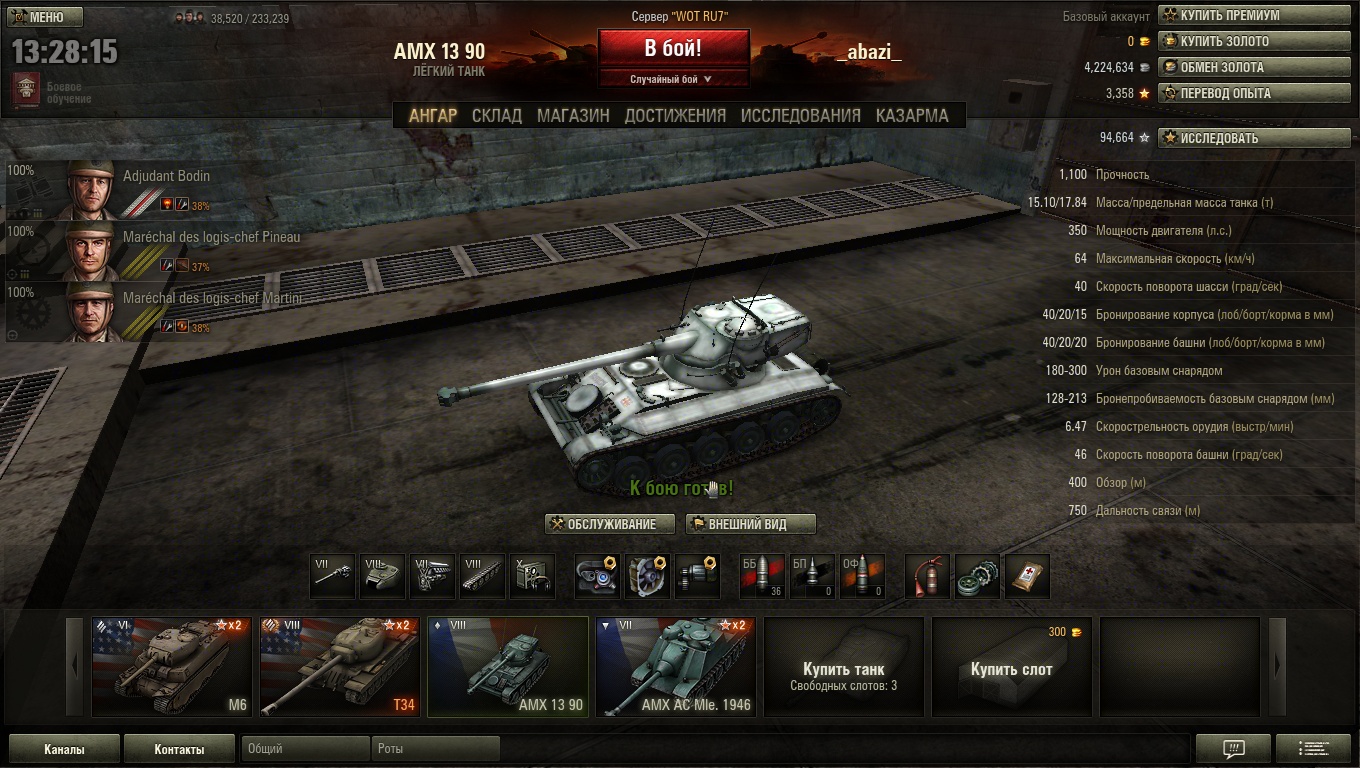Go to the ИССЛЕДОВАНИЯ tab
This screenshot has height=768, width=1360.
[x=800, y=115]
